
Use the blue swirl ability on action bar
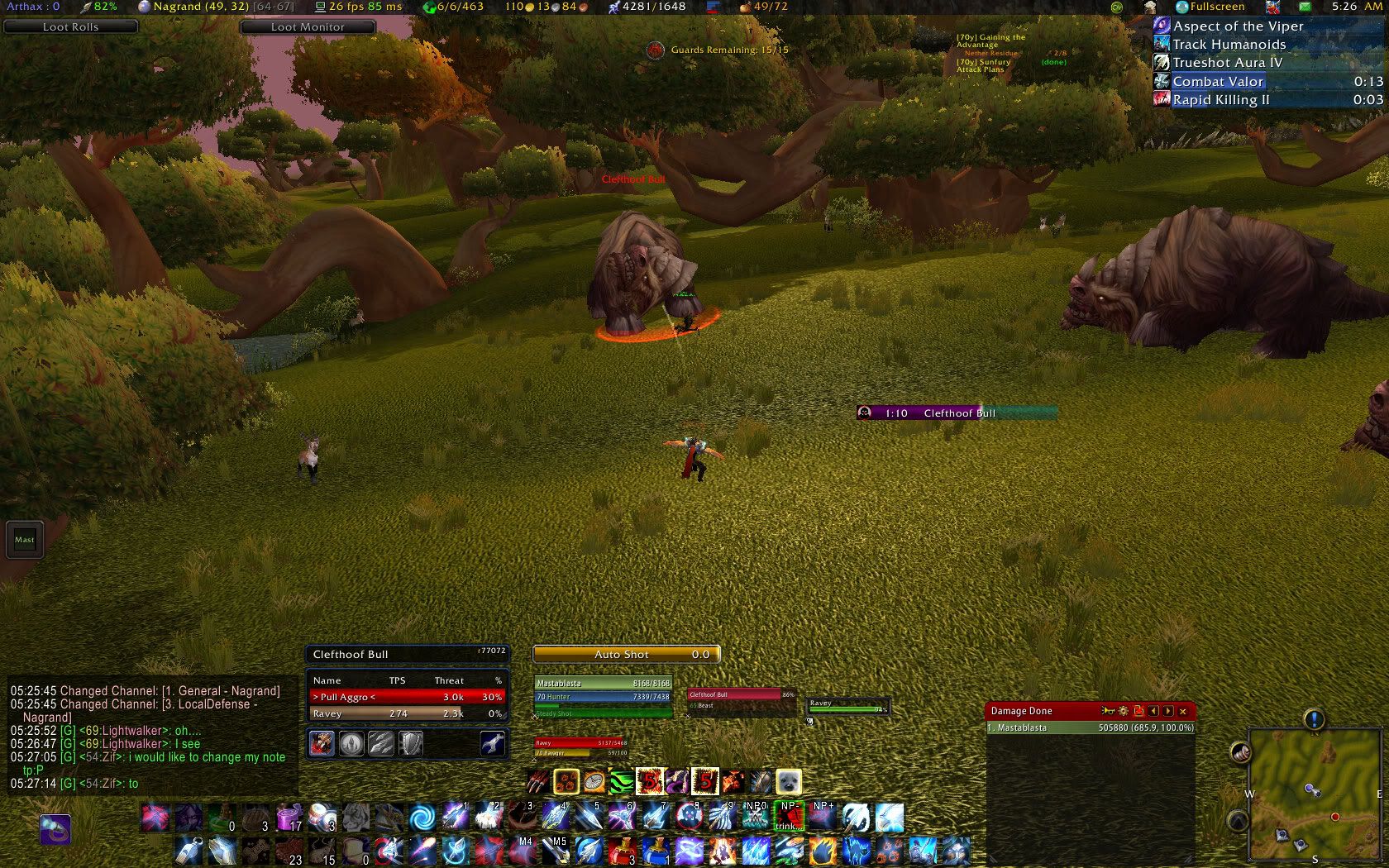click(422, 818)
